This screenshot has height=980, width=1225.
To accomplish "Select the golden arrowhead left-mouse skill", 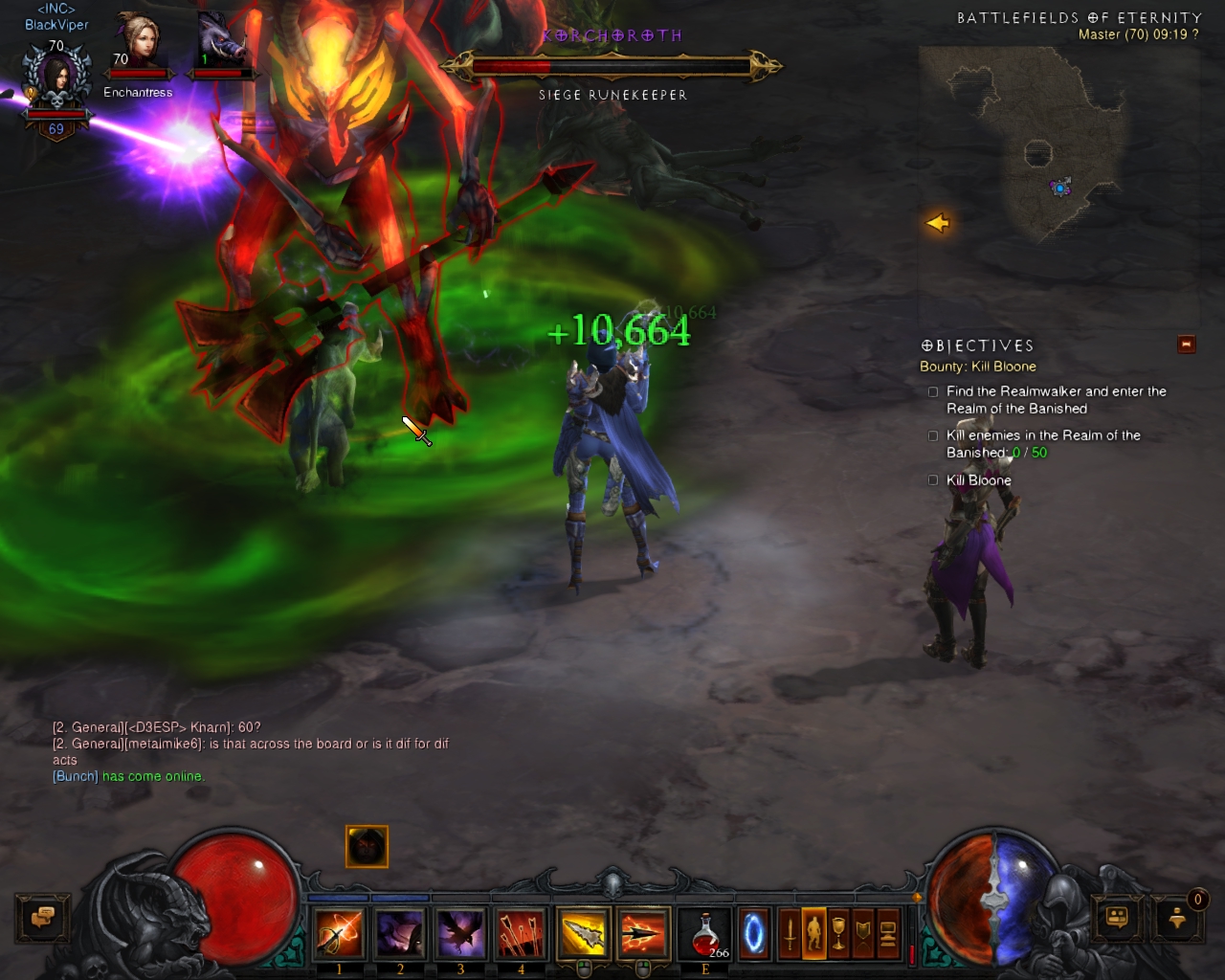I will point(583,933).
